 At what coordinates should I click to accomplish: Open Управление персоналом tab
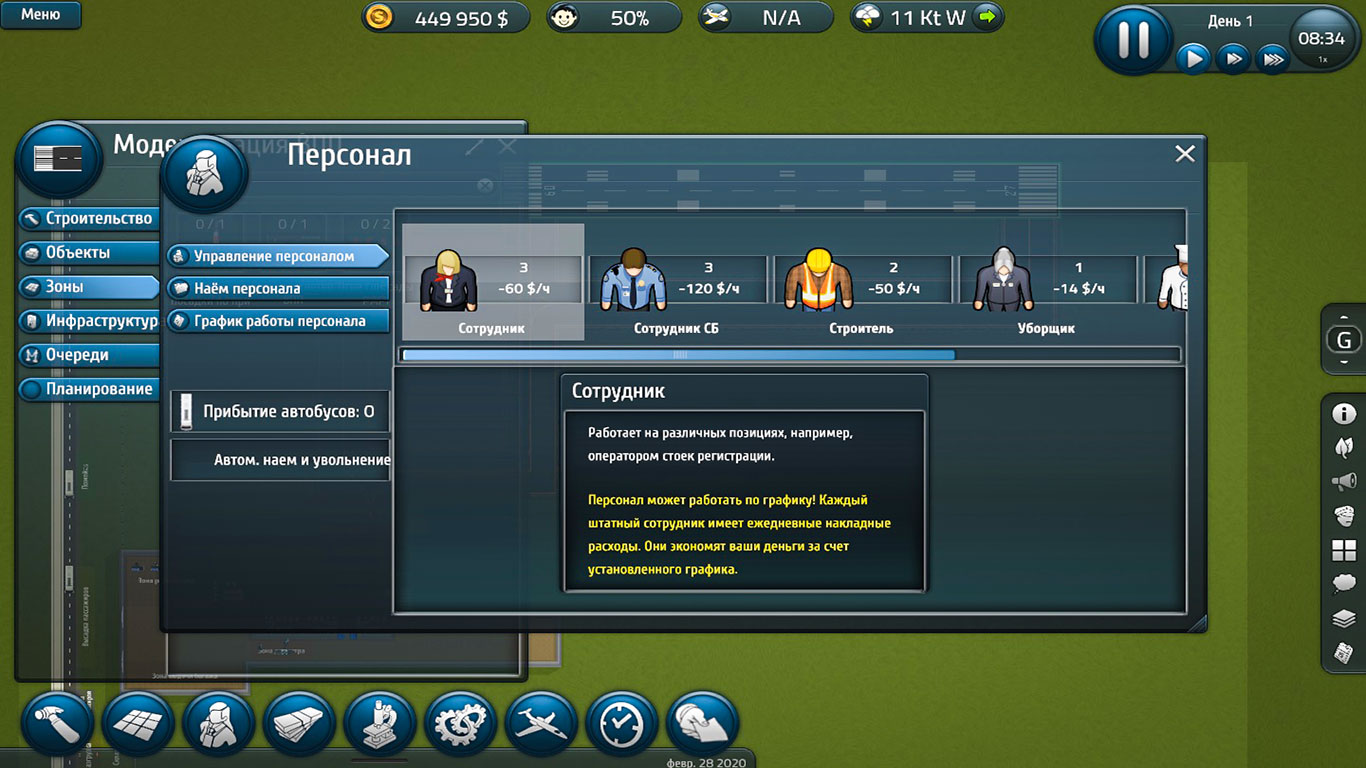[277, 256]
